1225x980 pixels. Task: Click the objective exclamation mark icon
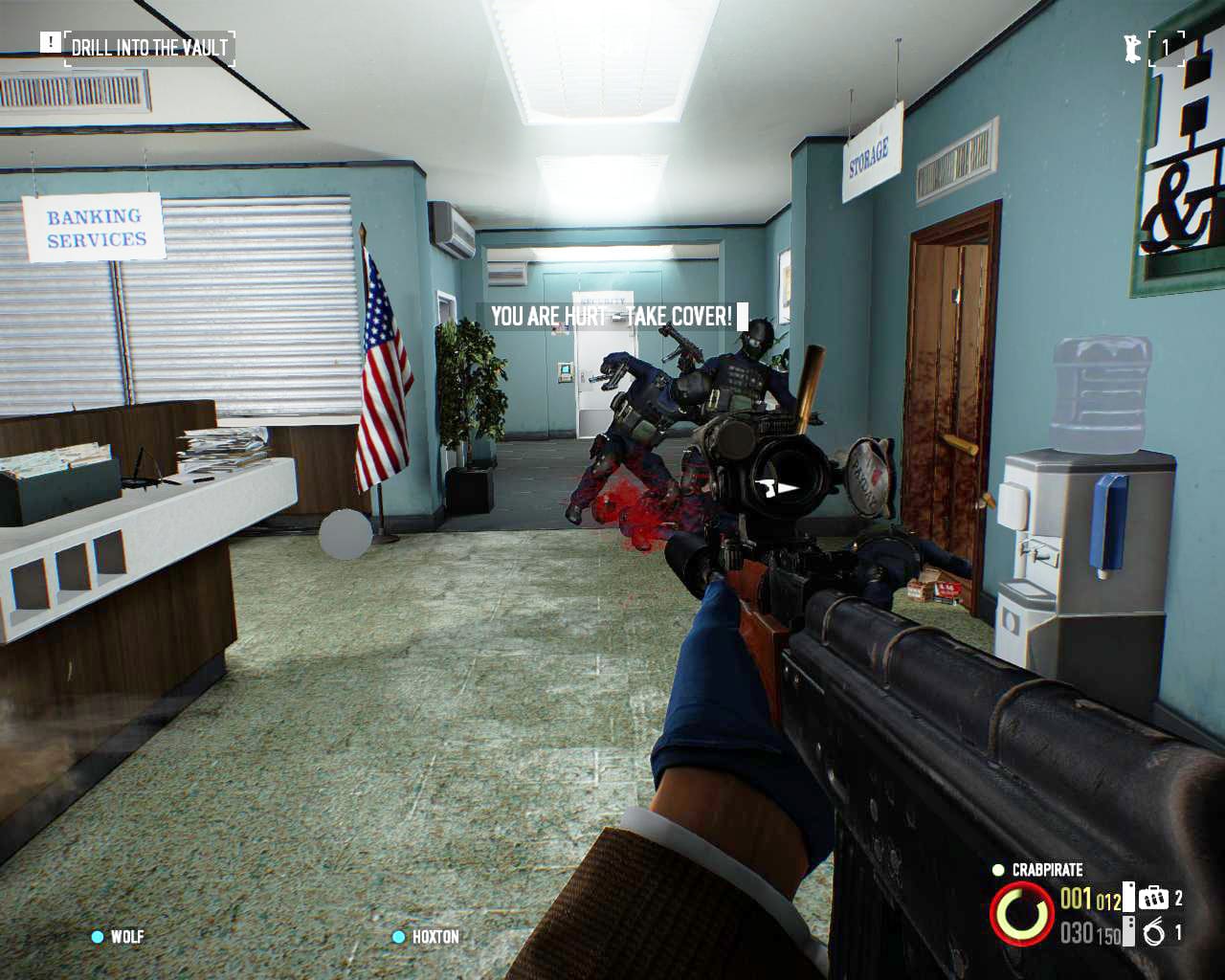pos(50,43)
